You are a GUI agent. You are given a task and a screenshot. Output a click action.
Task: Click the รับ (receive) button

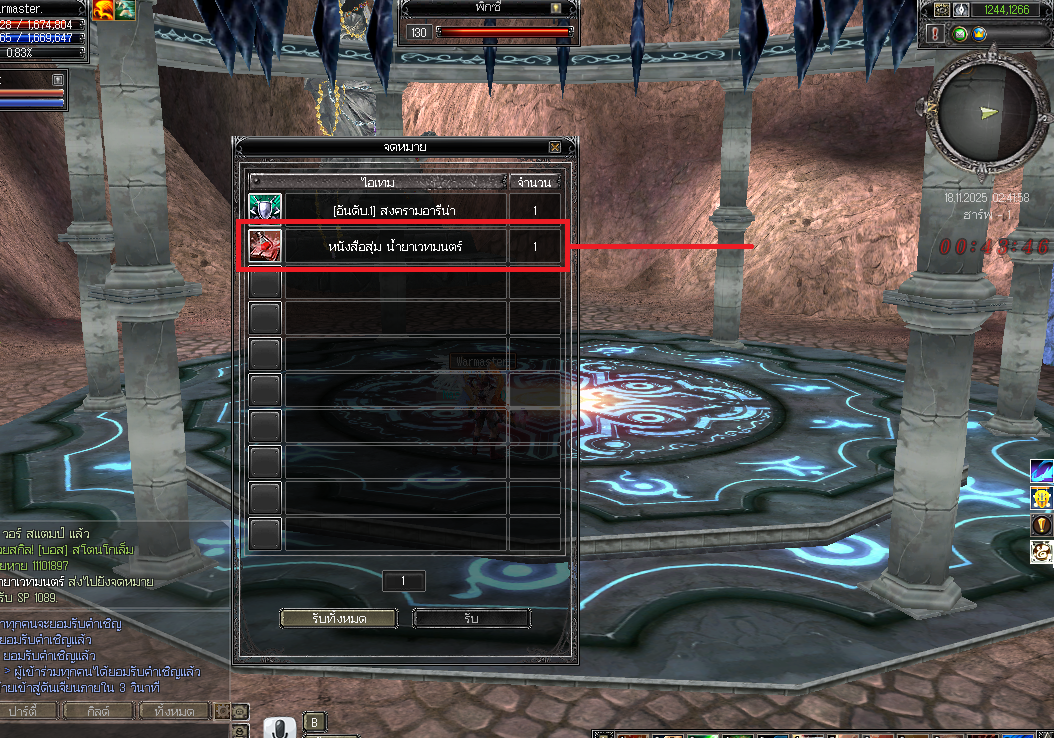pyautogui.click(x=471, y=619)
